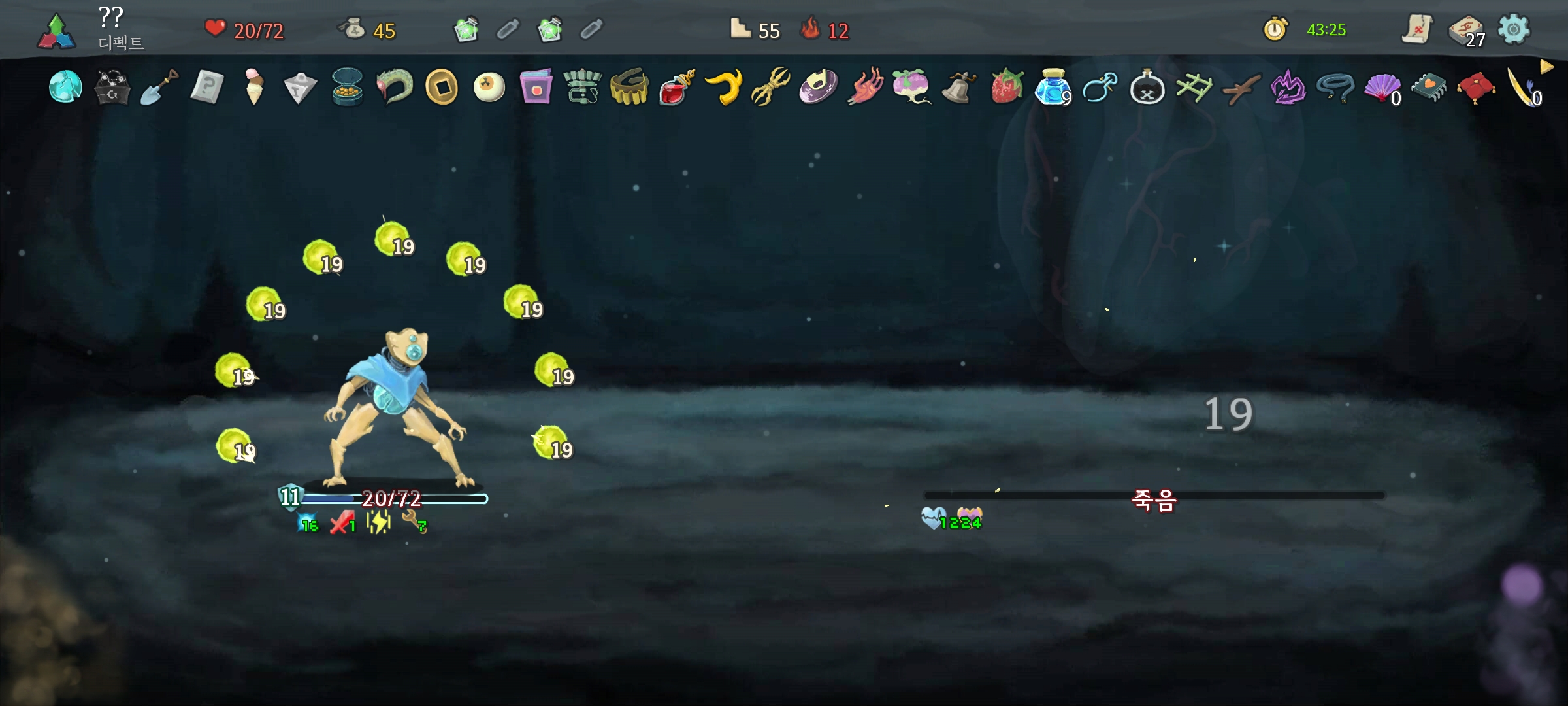Inspect the Ice Cream relic
Image resolution: width=1568 pixels, height=706 pixels.
253,87
